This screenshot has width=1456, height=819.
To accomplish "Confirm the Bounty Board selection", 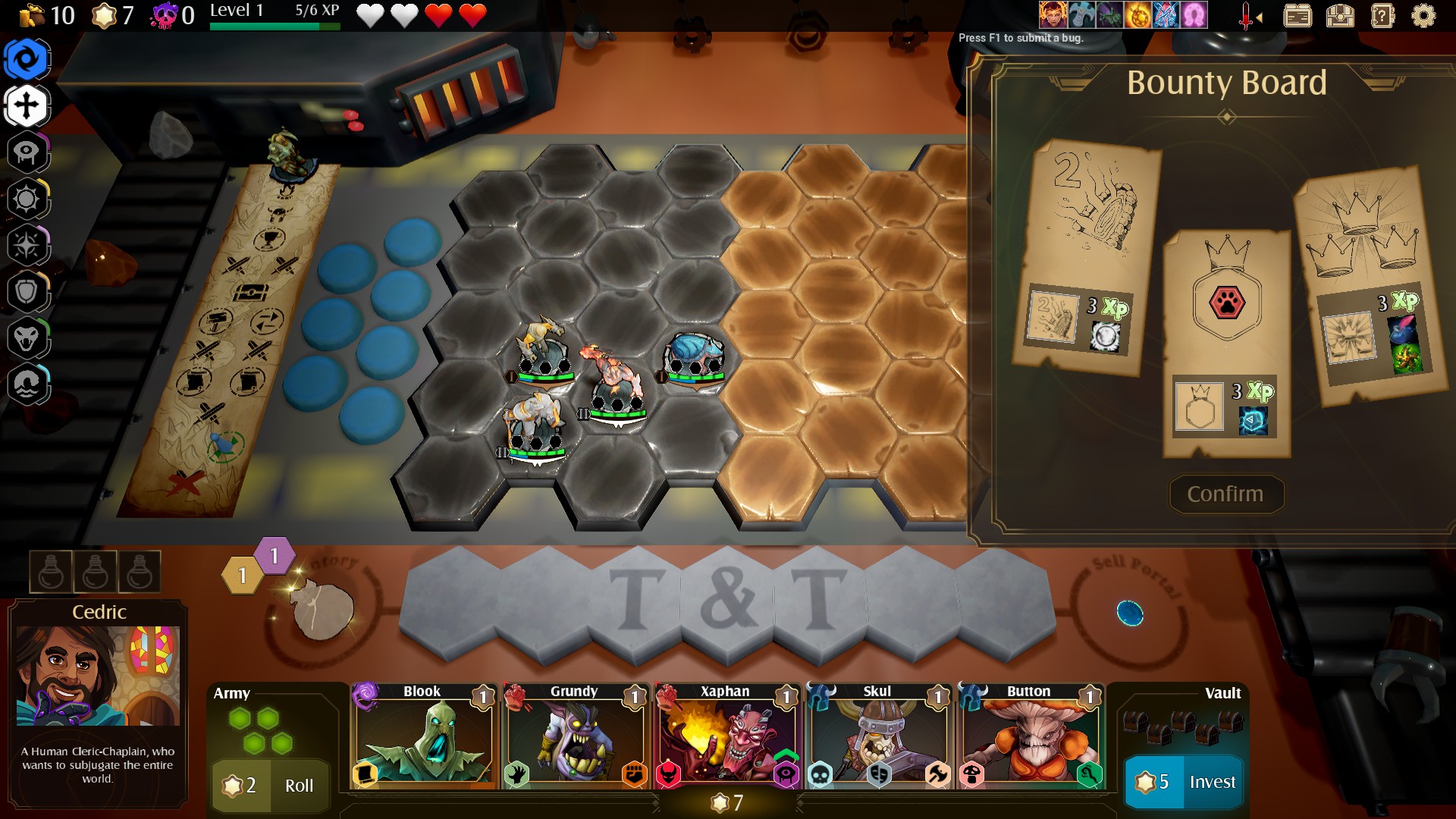I will 1225,494.
